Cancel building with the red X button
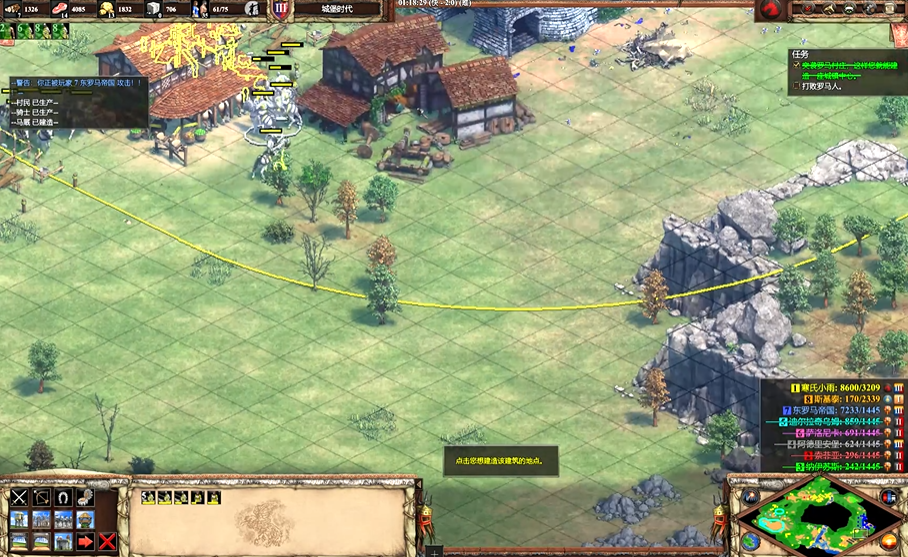The width and height of the screenshot is (908, 557). click(x=107, y=541)
